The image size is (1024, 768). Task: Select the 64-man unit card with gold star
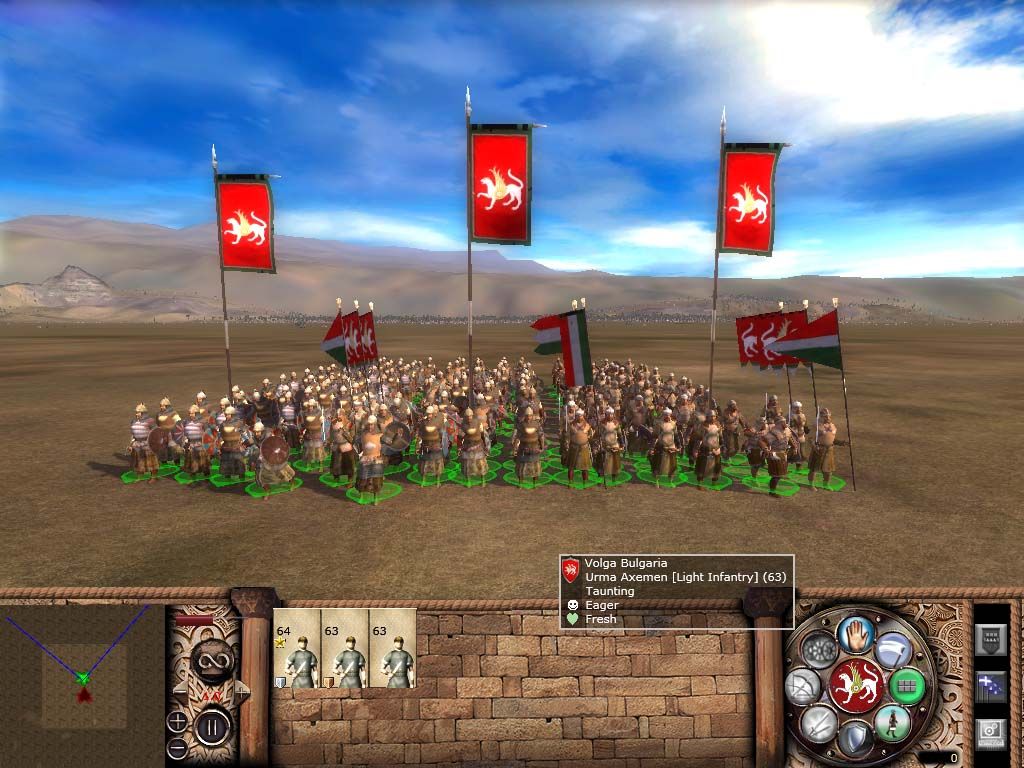pyautogui.click(x=297, y=650)
